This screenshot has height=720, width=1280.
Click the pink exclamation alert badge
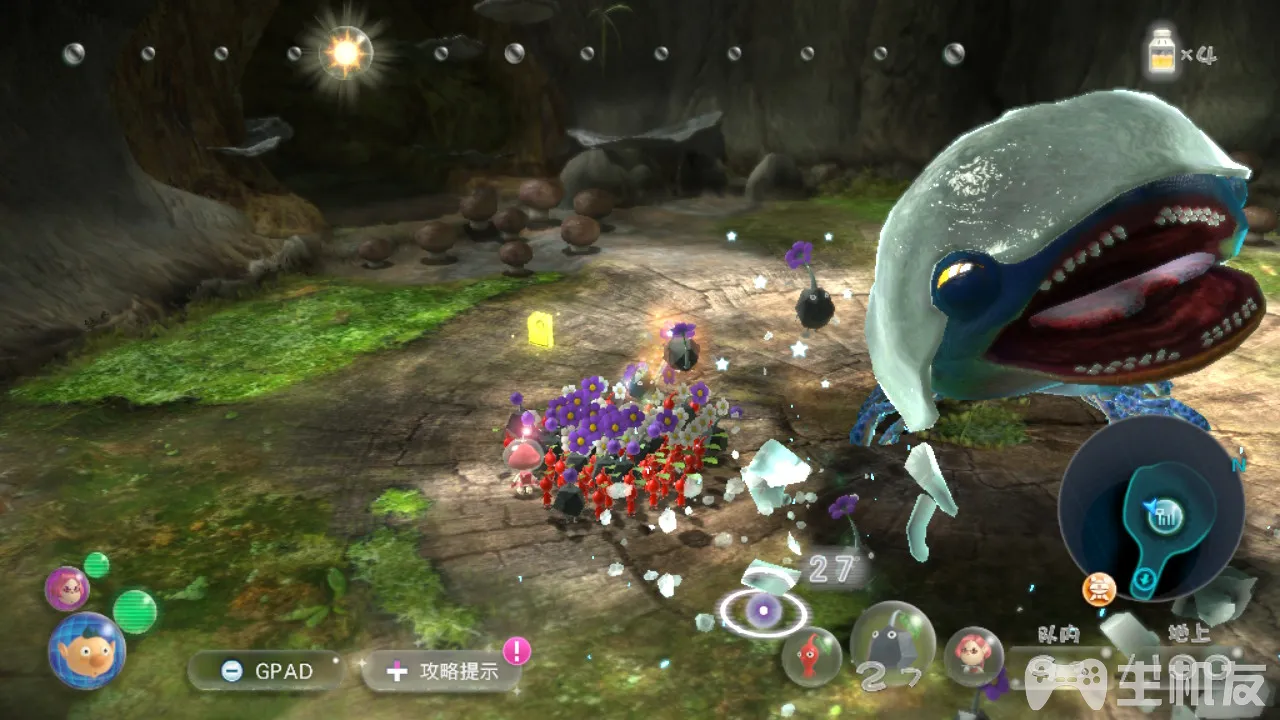pos(516,651)
